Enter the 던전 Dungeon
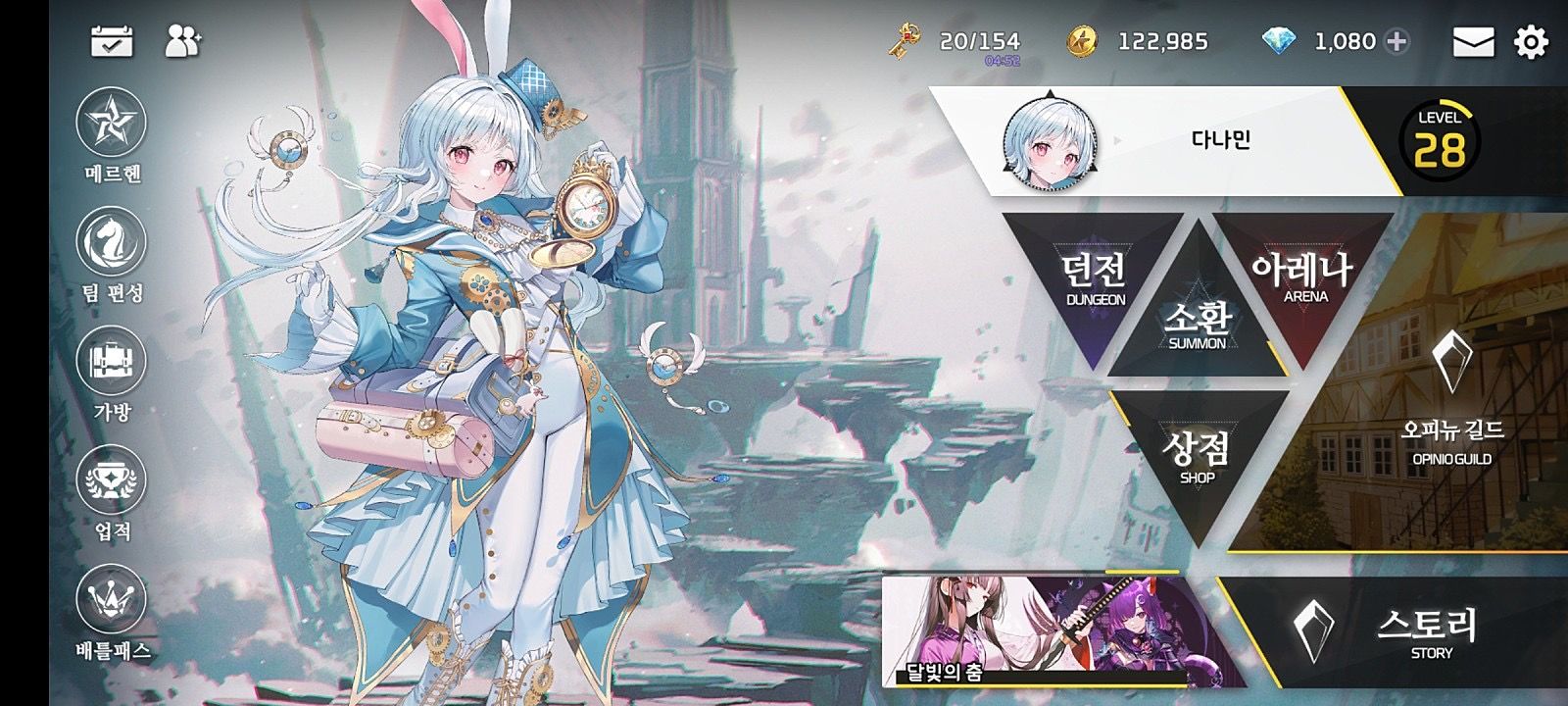1568x706 pixels. pyautogui.click(x=1095, y=279)
